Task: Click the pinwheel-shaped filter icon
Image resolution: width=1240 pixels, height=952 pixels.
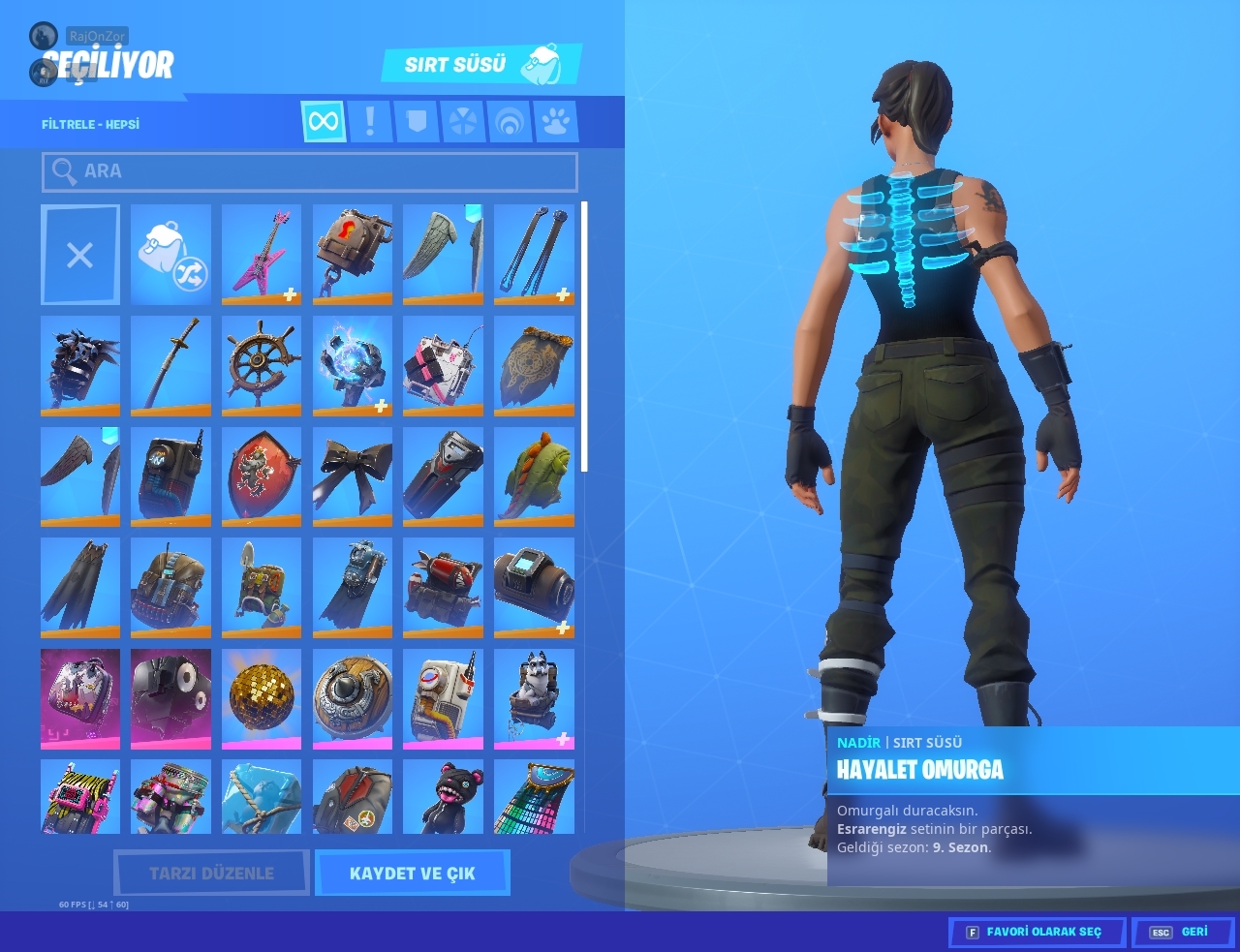Action: (463, 122)
